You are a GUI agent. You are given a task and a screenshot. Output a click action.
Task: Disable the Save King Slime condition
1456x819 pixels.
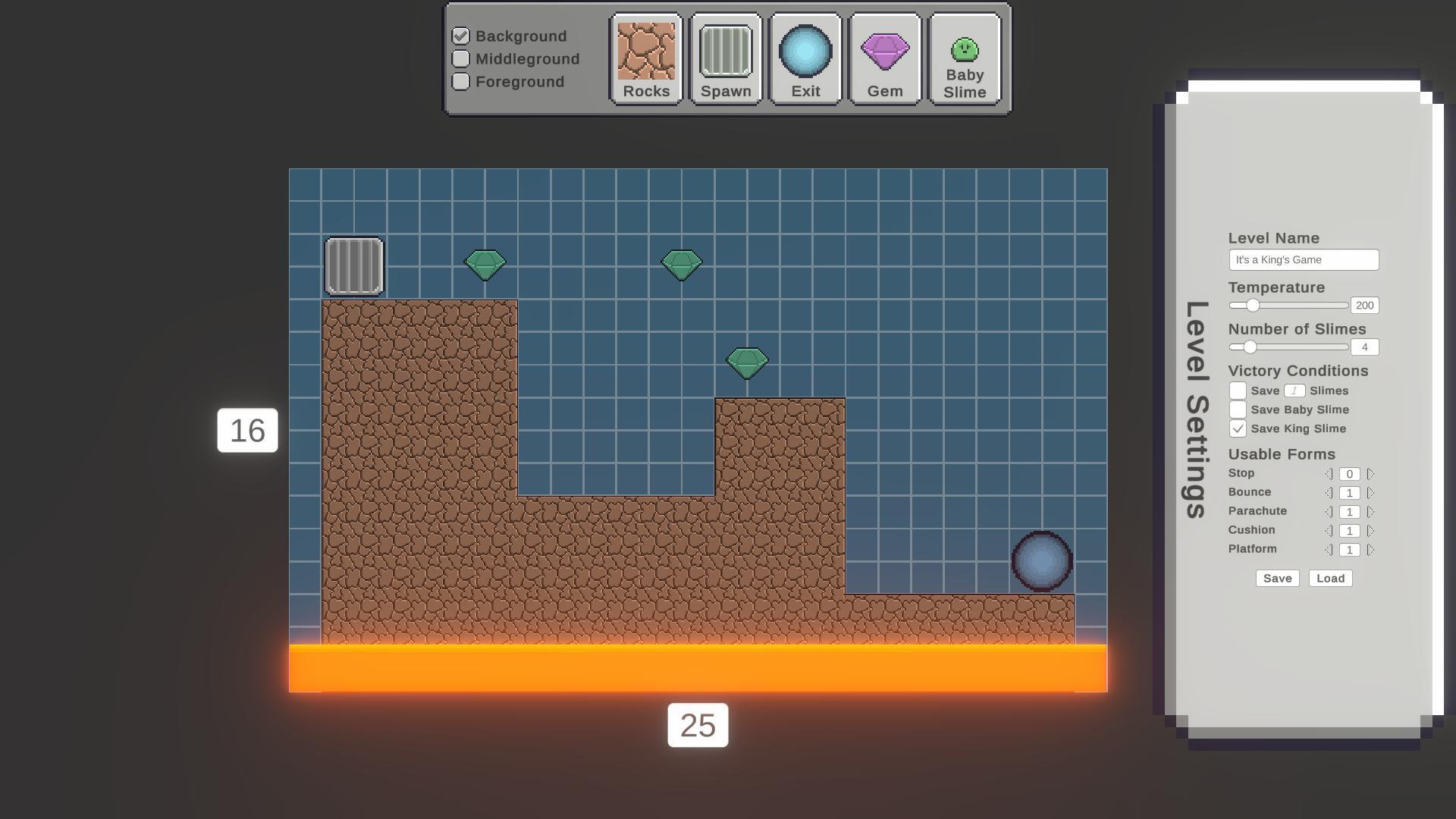coord(1238,428)
